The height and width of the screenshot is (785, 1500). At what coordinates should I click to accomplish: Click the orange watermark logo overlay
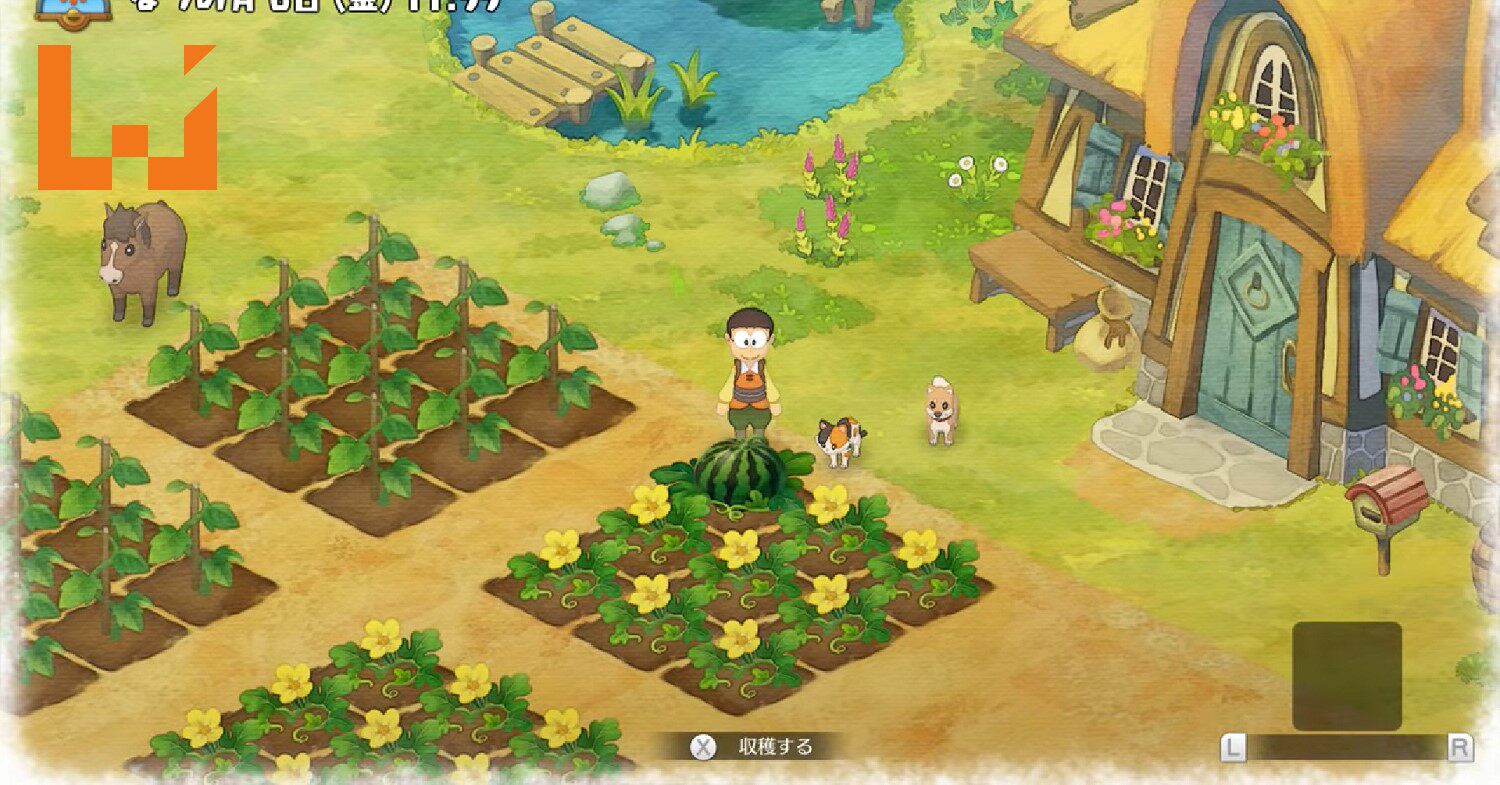(127, 120)
